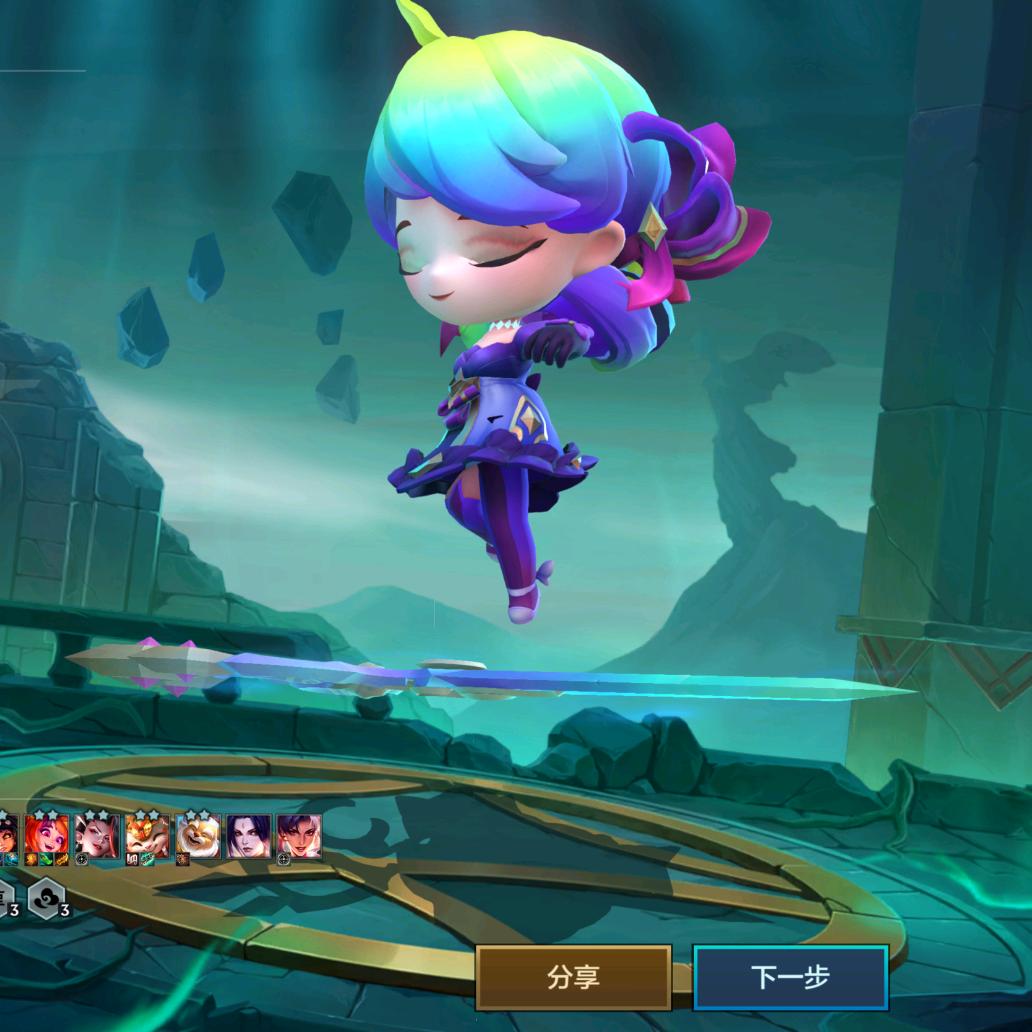The image size is (1032, 1032).
Task: Open the cloud swirl trait hexagon icon
Action: coord(47,896)
